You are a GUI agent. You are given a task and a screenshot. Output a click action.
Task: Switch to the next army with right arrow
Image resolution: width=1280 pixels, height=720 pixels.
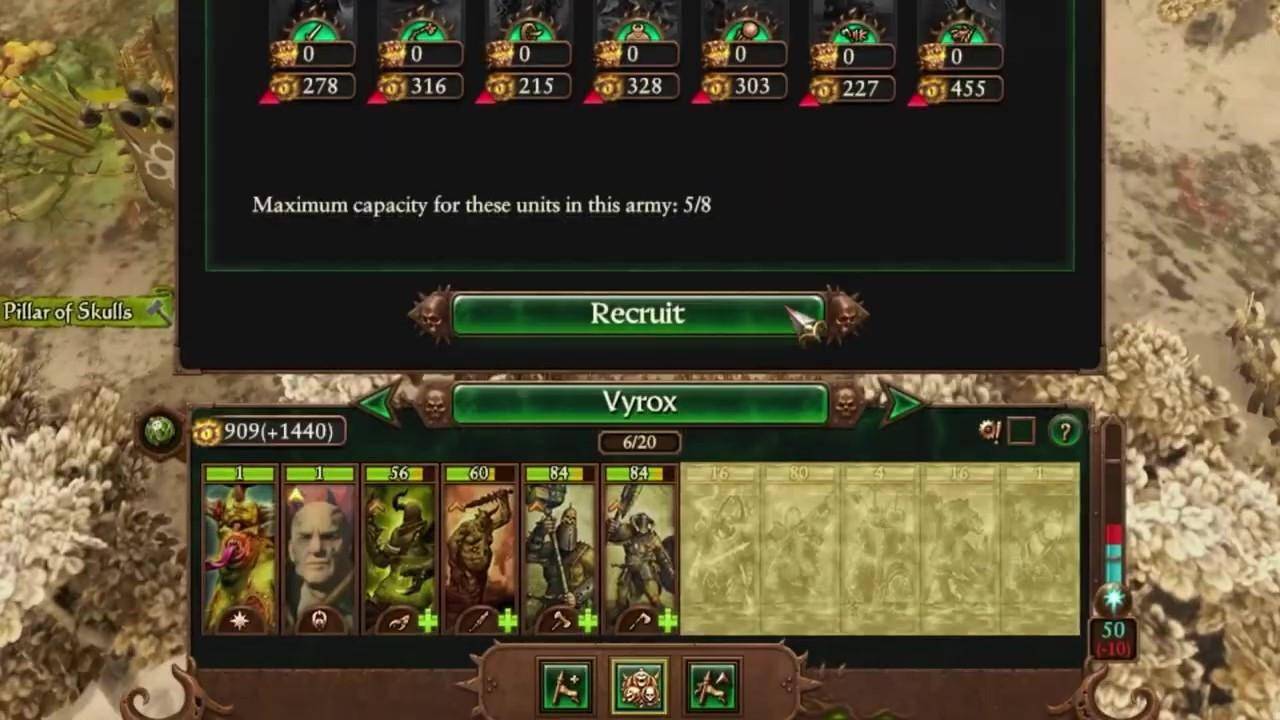901,403
